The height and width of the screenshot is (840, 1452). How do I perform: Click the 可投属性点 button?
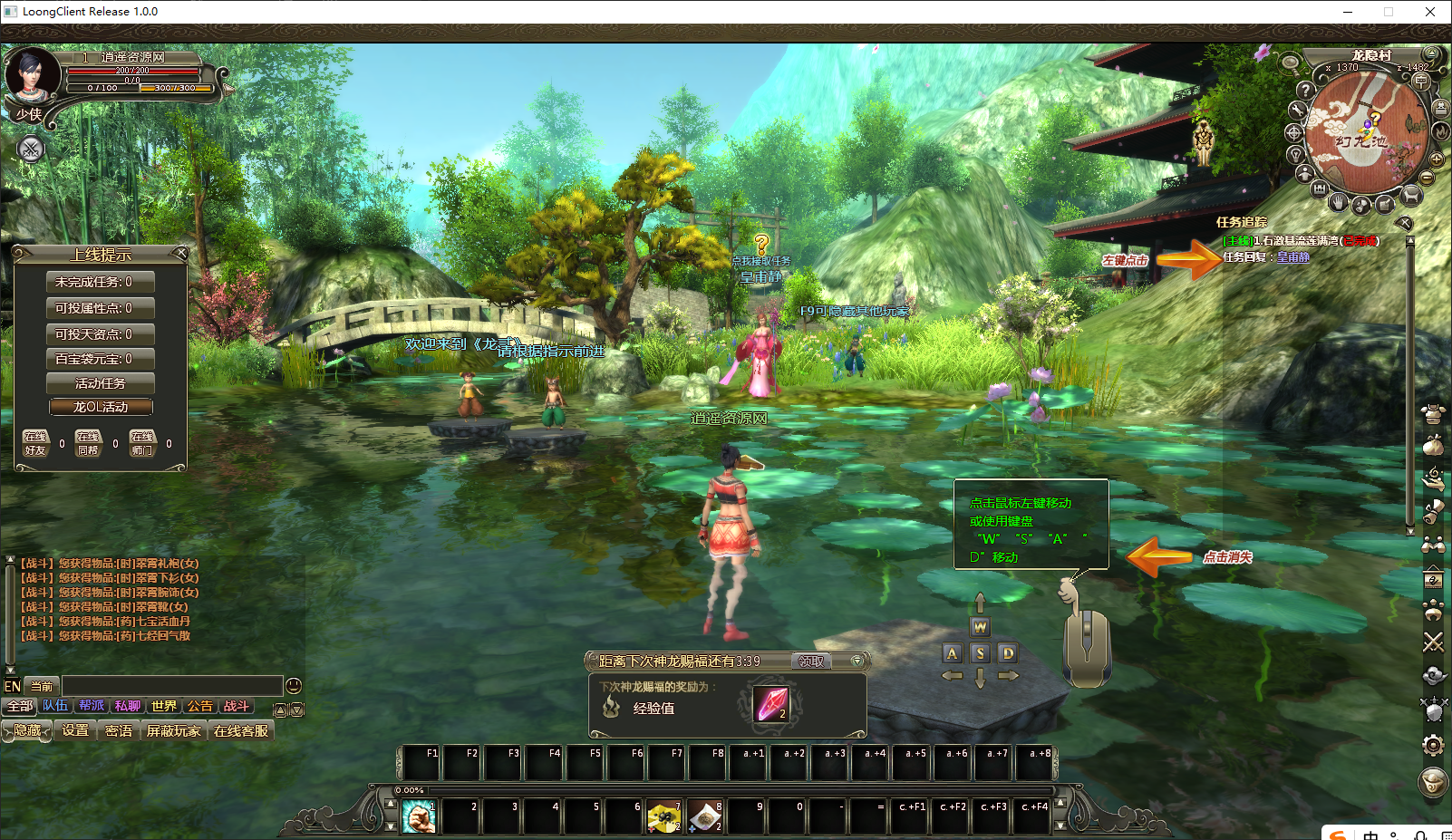(x=101, y=308)
